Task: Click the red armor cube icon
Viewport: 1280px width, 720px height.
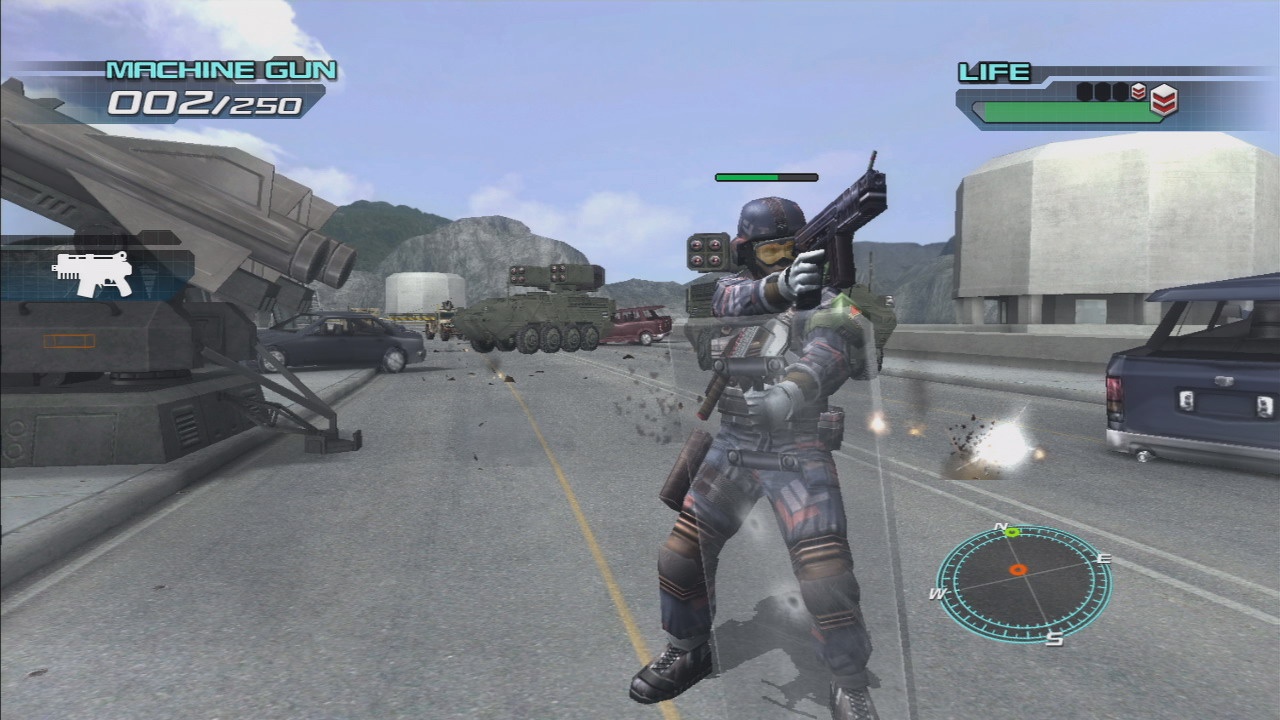Action: [1163, 99]
